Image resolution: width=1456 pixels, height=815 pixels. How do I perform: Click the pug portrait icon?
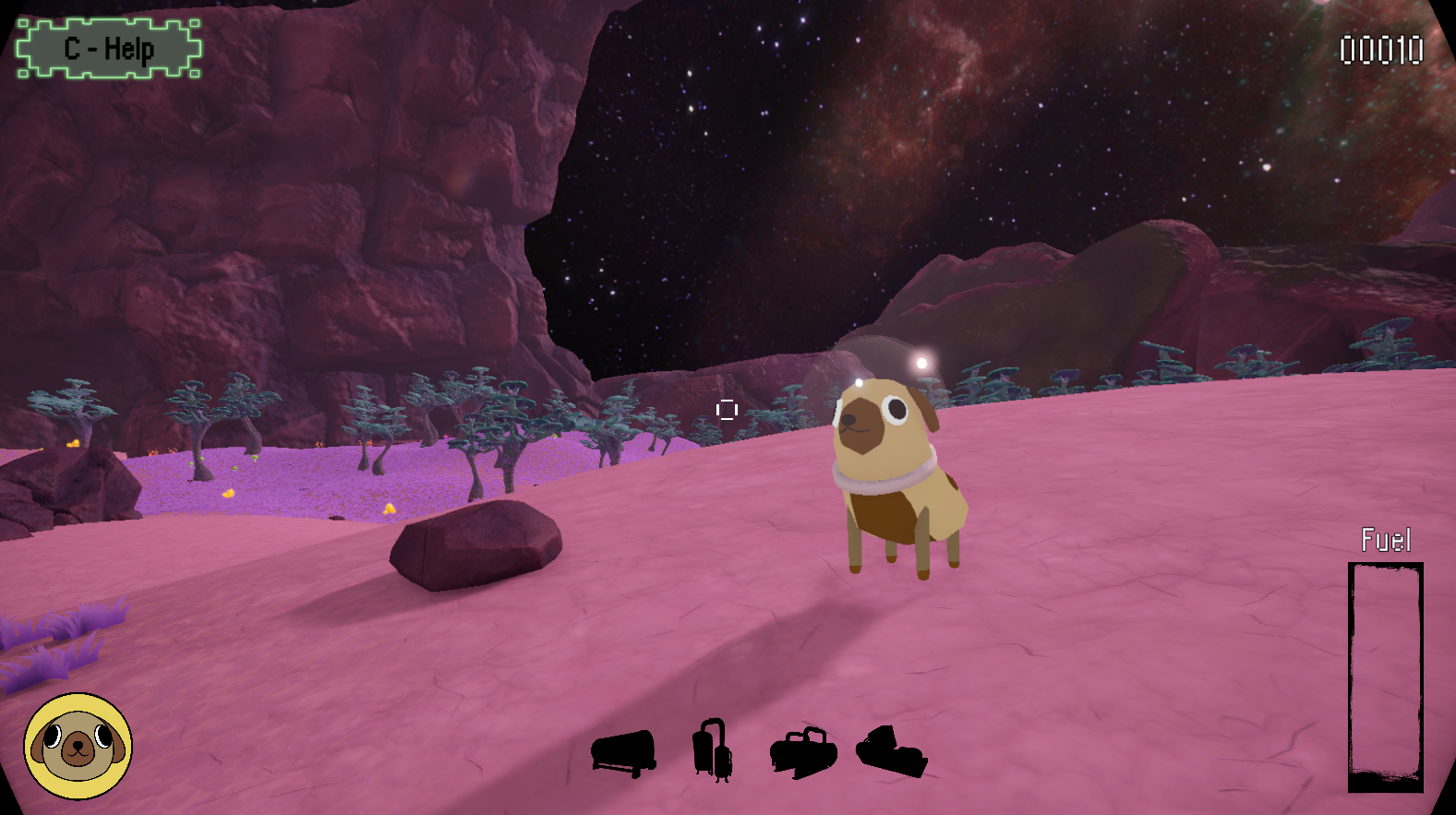tap(78, 746)
